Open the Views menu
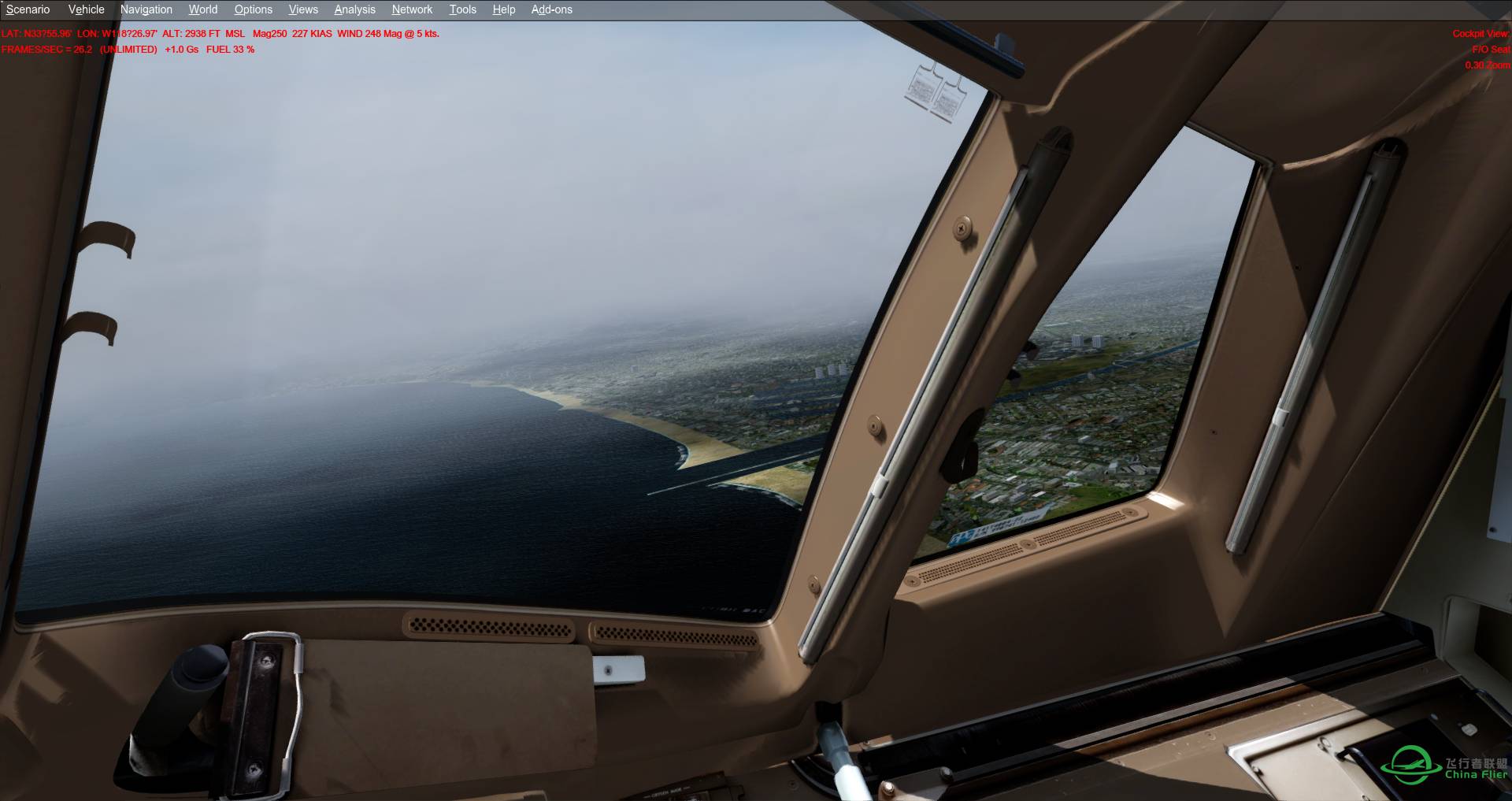Screen dimensions: 1512x801 pos(302,9)
